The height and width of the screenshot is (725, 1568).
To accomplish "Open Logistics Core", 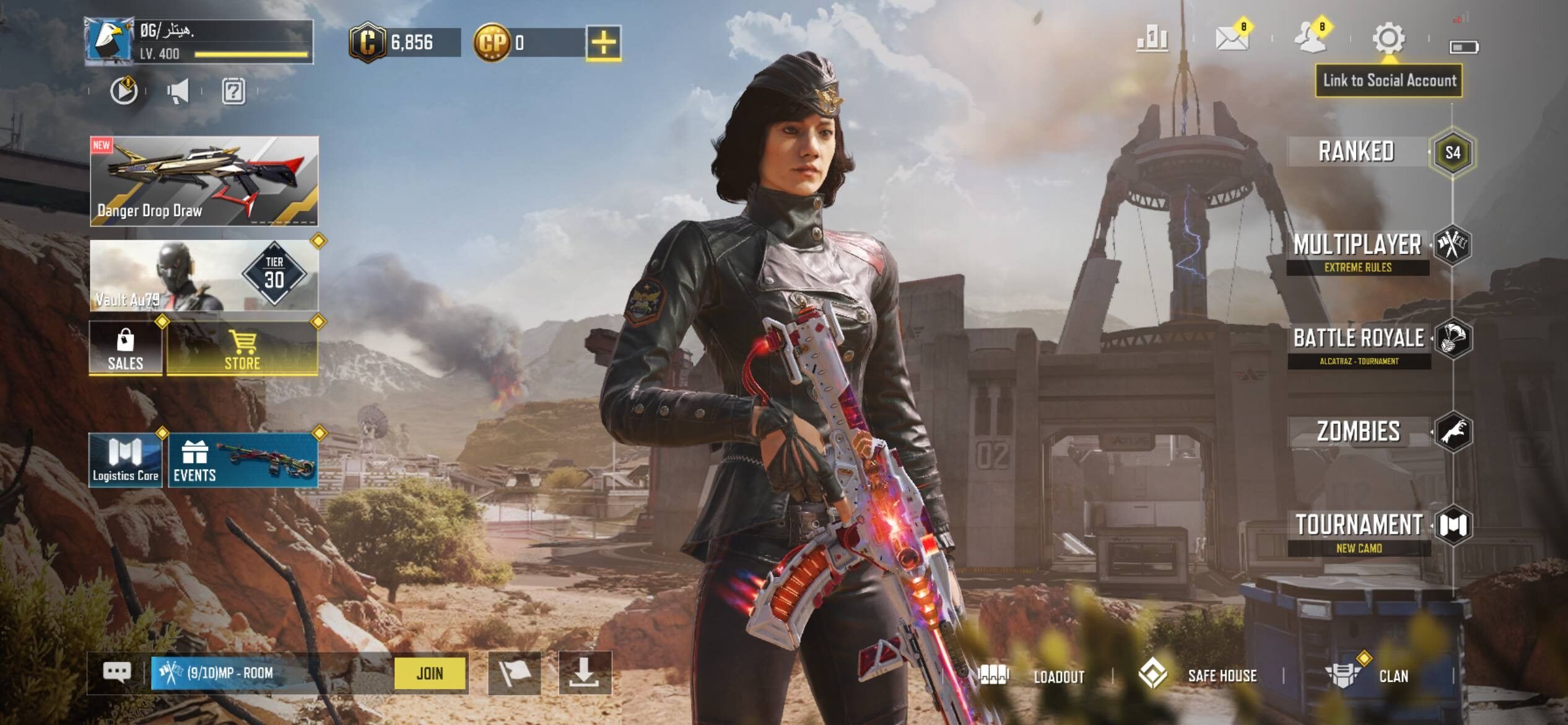I will pyautogui.click(x=126, y=460).
